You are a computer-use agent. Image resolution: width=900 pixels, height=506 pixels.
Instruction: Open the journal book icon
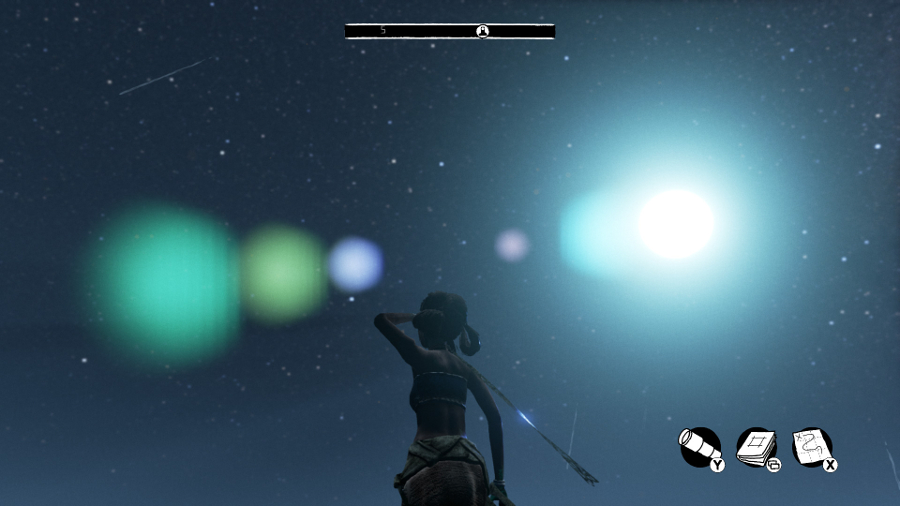756,446
